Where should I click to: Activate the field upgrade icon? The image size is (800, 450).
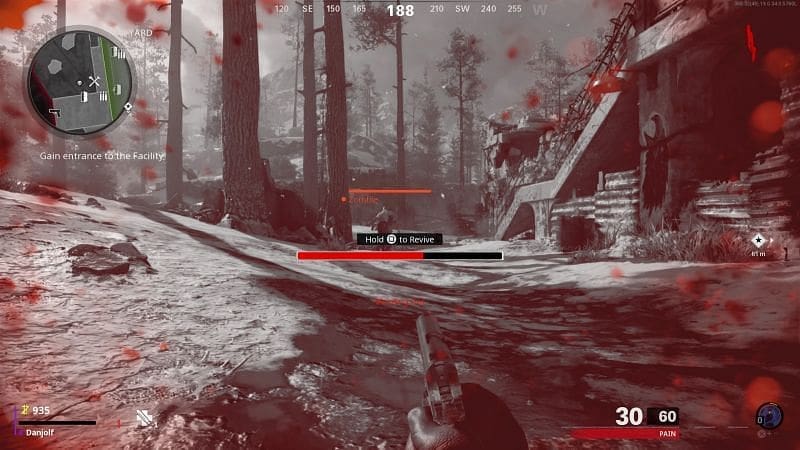(x=767, y=415)
